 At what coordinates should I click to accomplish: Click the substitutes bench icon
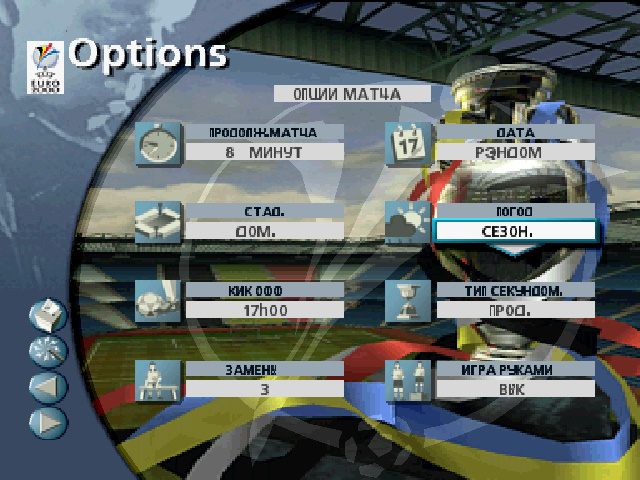point(157,379)
